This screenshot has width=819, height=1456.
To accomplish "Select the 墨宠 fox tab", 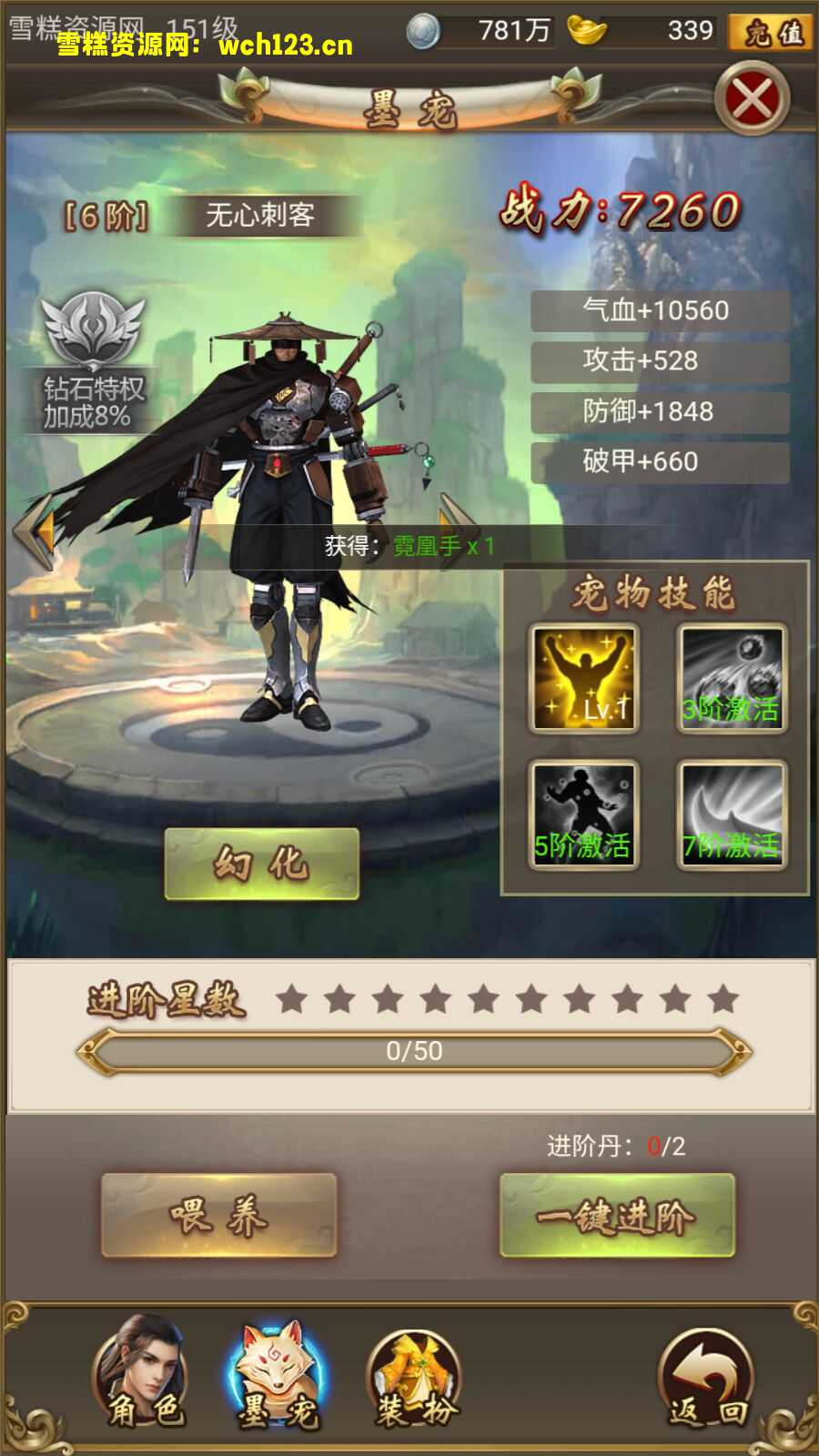I will point(278,1372).
